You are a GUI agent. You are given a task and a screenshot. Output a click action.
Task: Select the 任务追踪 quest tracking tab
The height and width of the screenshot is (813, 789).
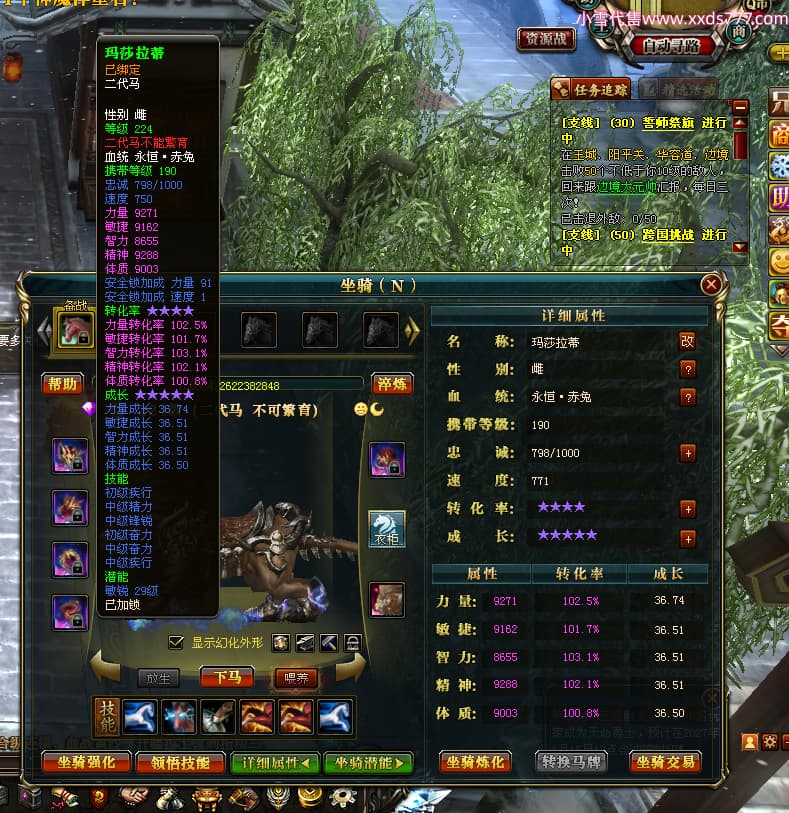click(591, 89)
